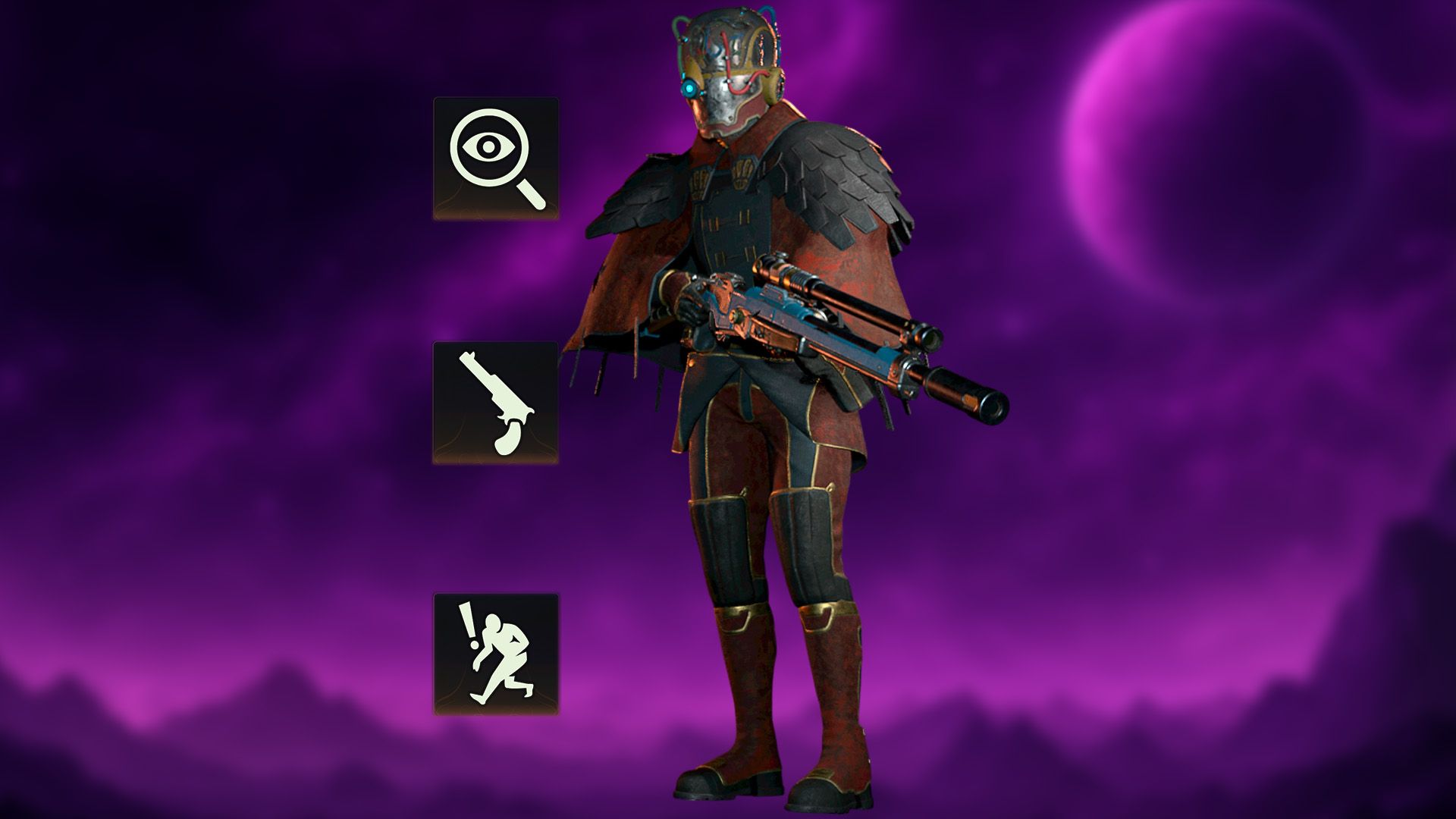Open the helmet detail view
This screenshot has height=819, width=1456.
point(728,68)
